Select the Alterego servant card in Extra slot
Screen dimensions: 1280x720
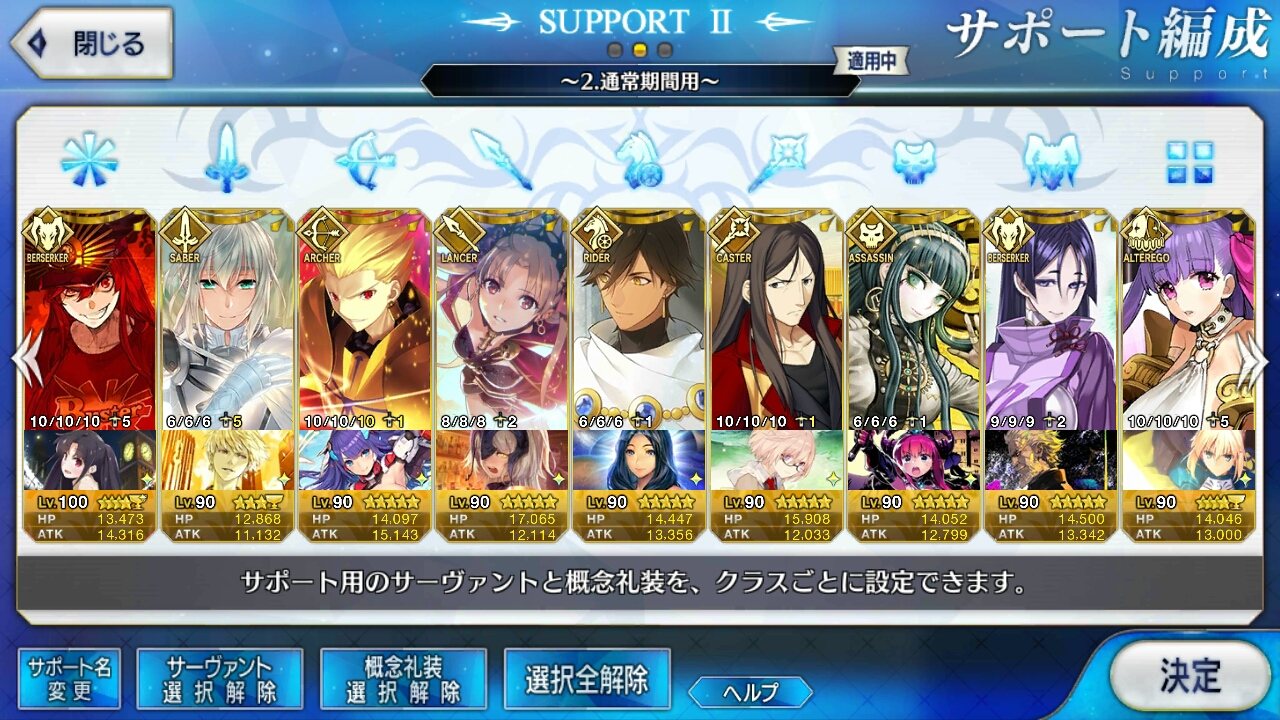tap(1187, 320)
